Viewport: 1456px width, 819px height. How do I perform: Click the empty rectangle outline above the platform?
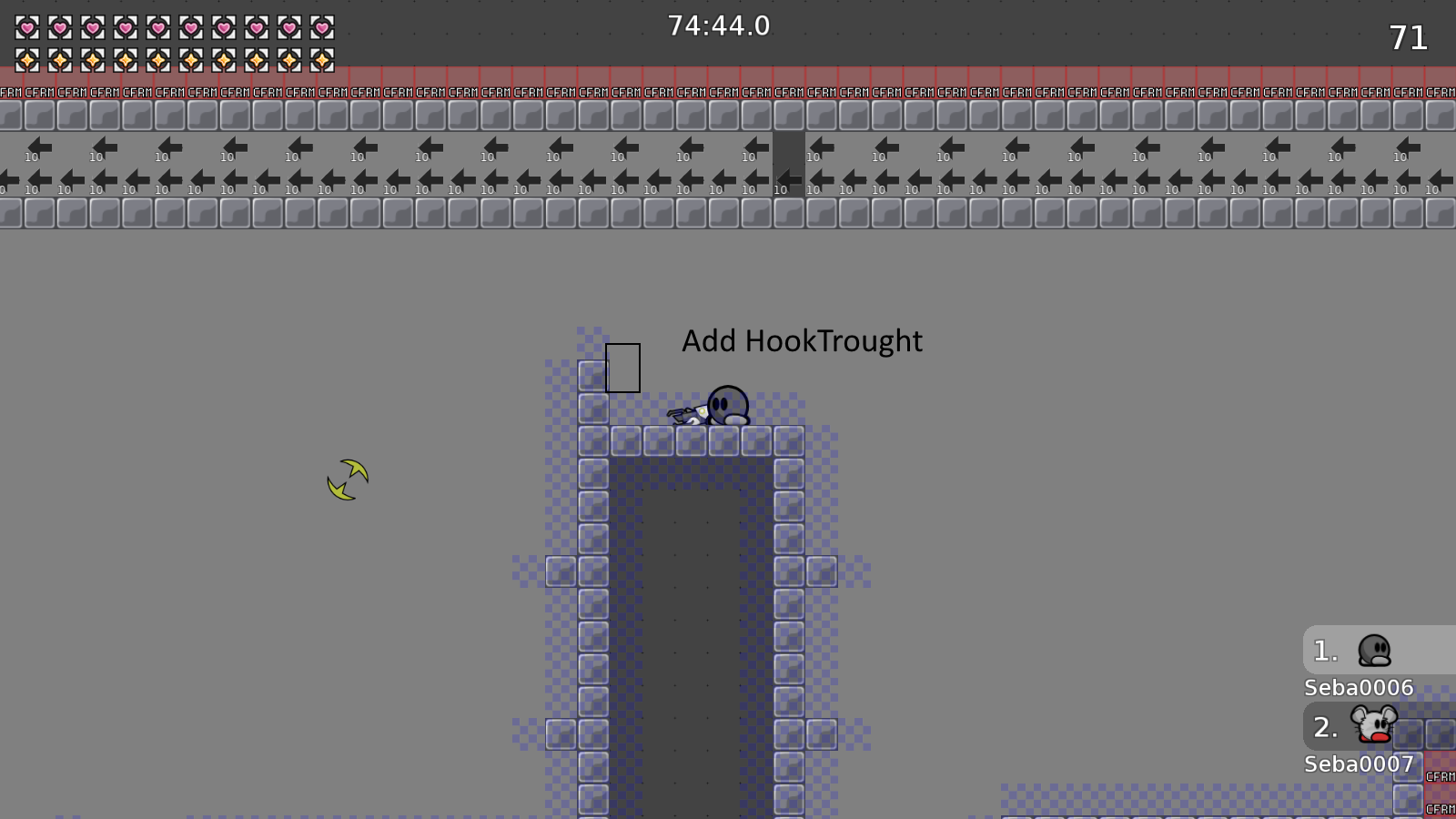(623, 368)
